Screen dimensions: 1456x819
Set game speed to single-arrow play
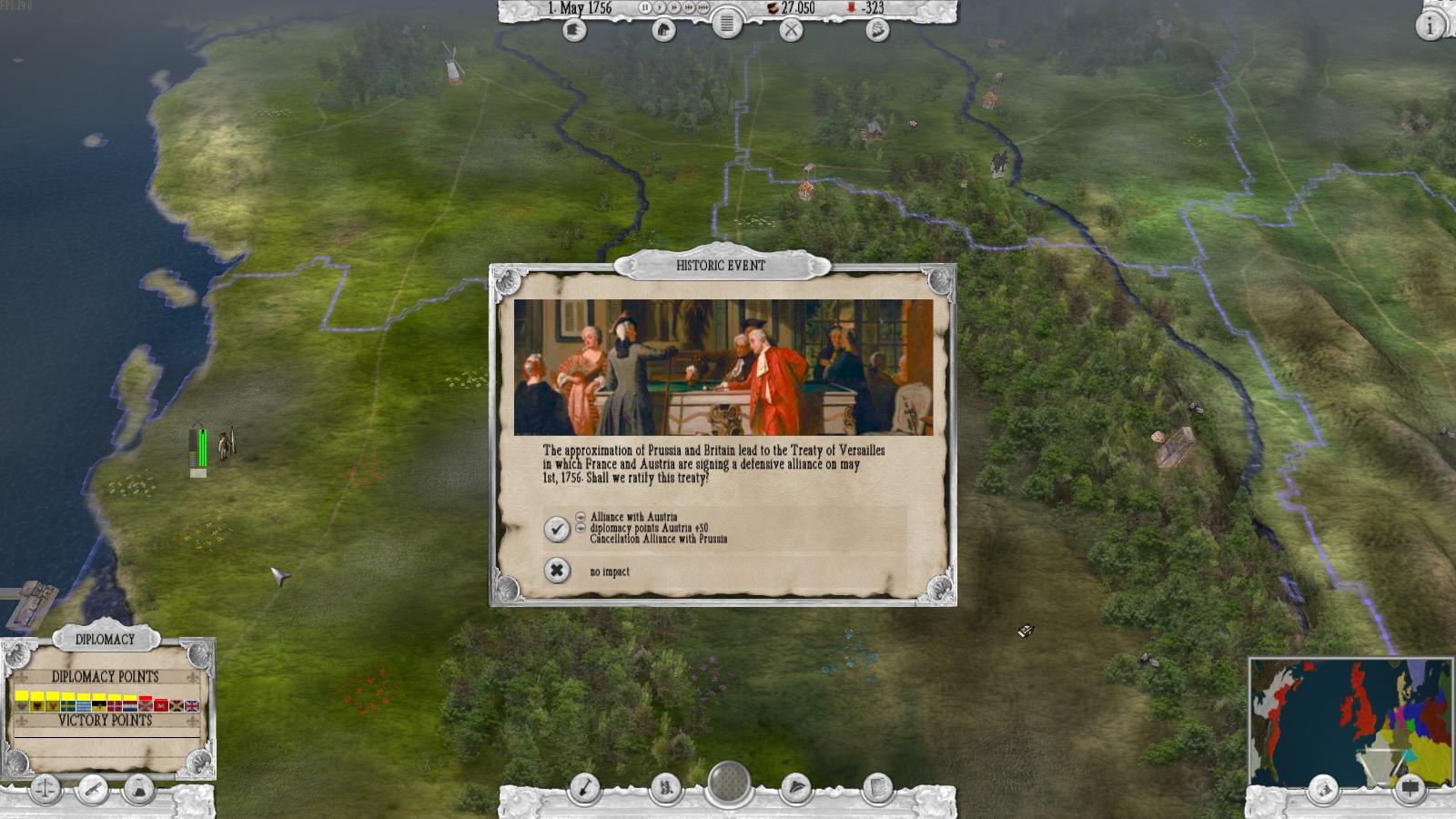[660, 7]
